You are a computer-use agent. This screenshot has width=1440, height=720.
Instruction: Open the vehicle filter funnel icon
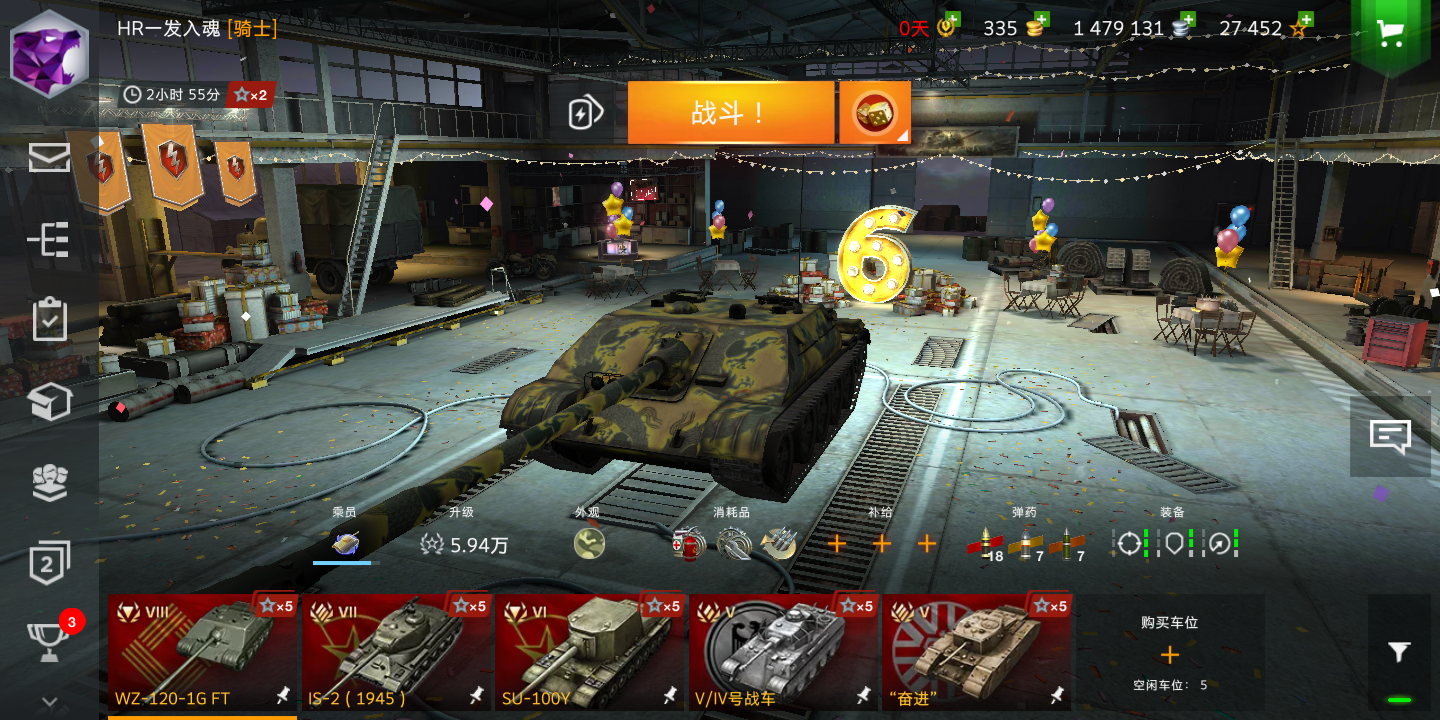(x=1399, y=651)
